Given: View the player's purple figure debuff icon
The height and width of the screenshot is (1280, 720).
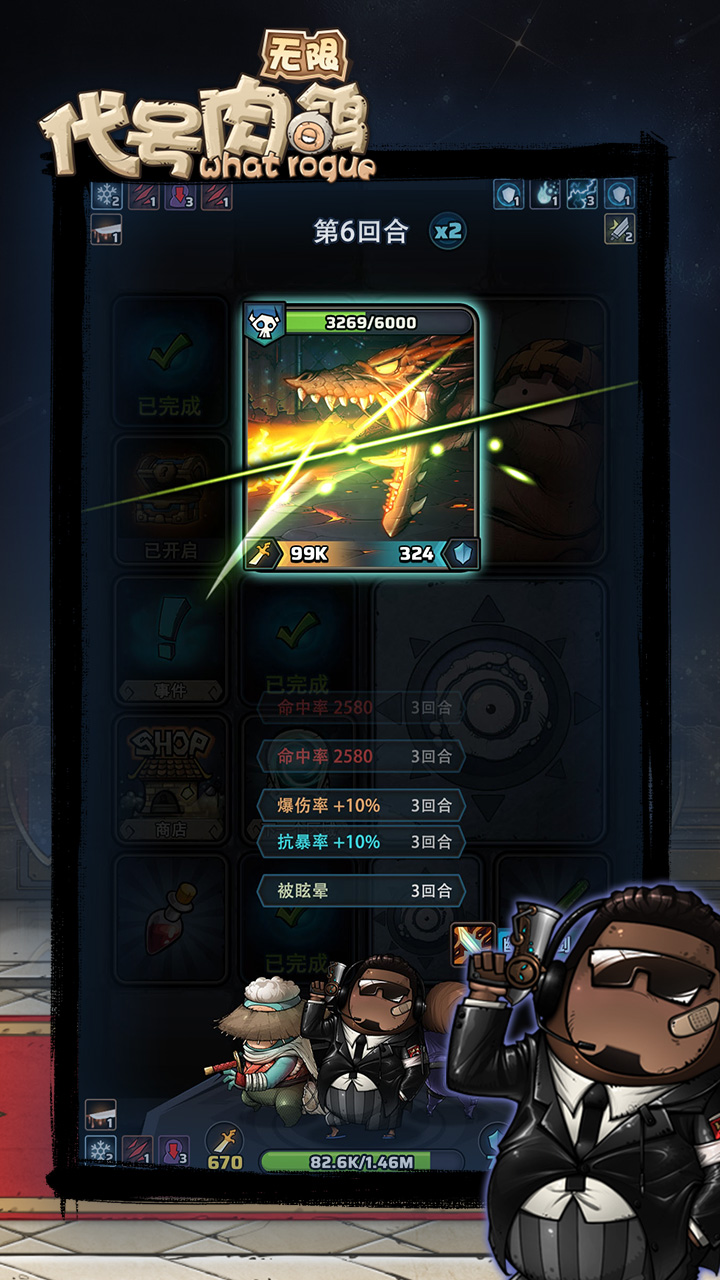Looking at the screenshot, I should pyautogui.click(x=174, y=1151).
